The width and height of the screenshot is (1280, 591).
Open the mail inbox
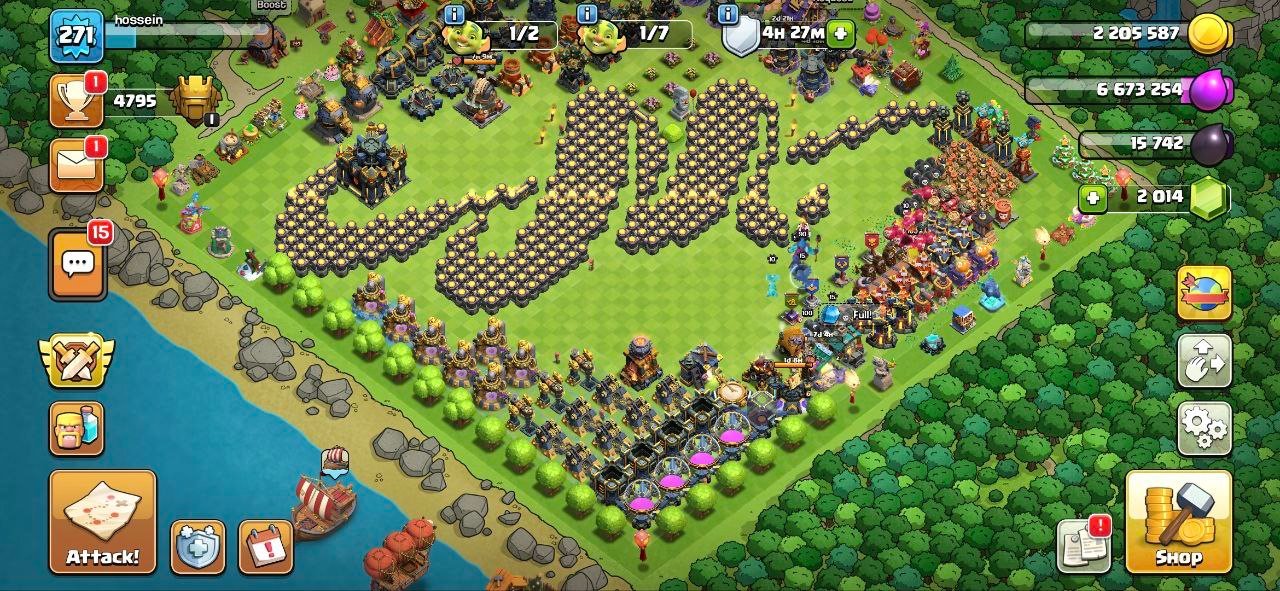[x=77, y=165]
